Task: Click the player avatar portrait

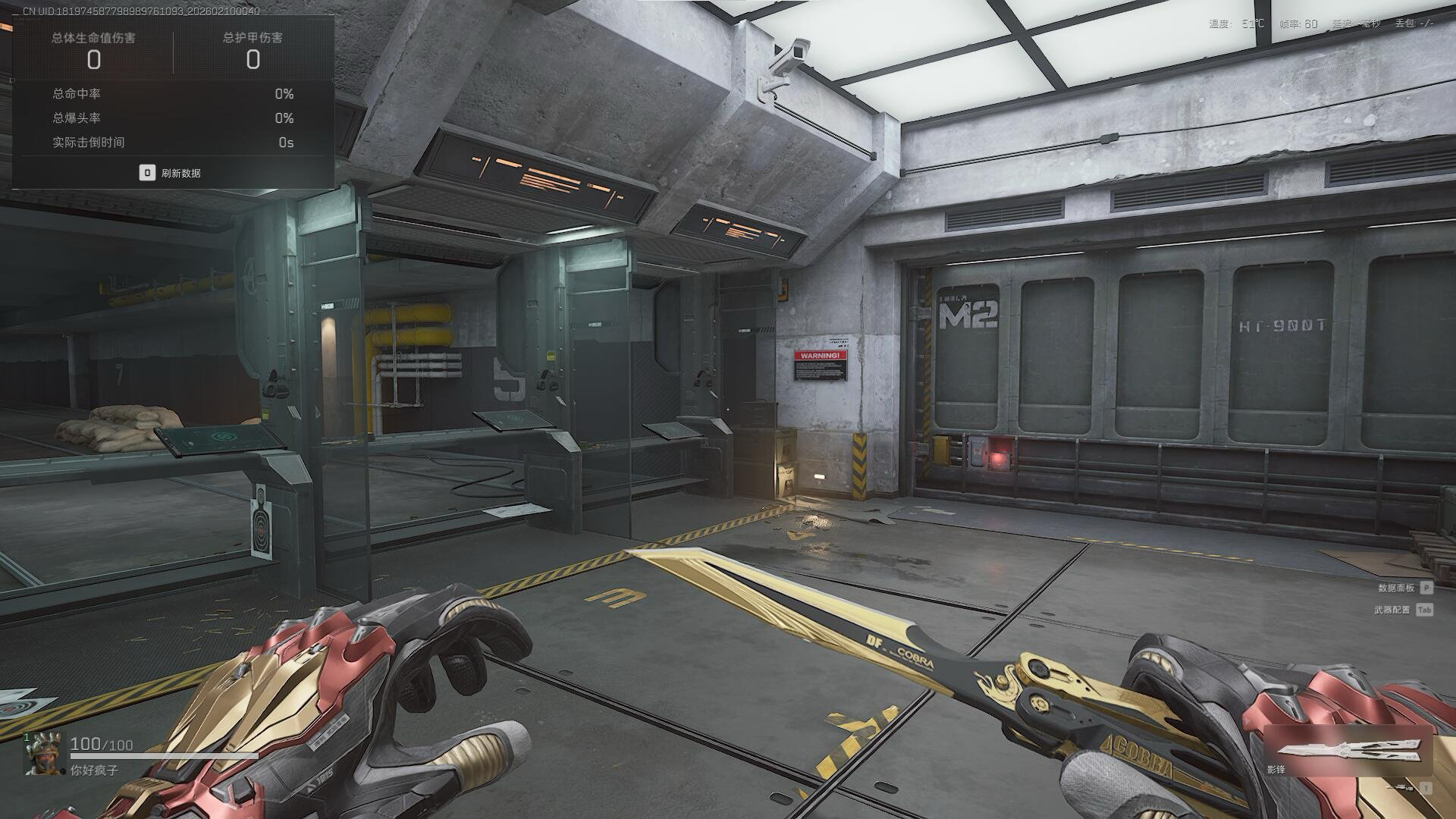Action: pos(43,755)
